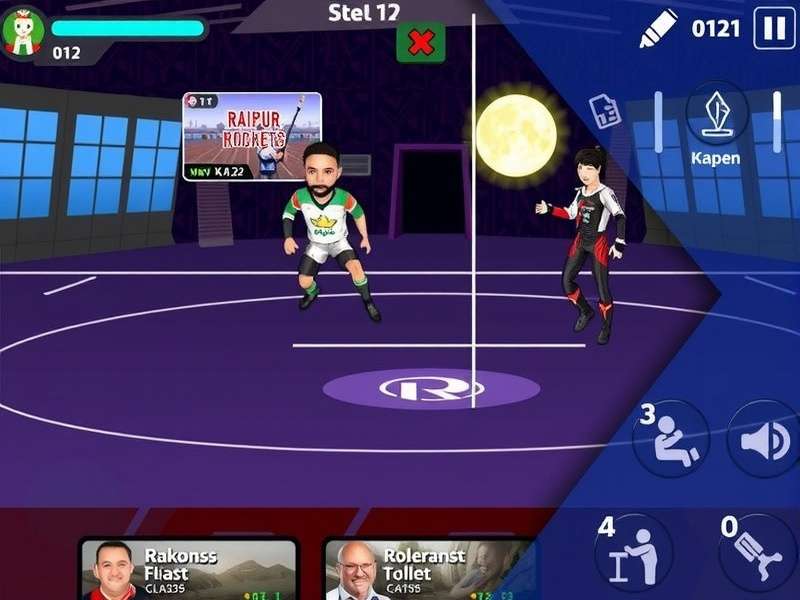Viewport: 800px width, 600px height.
Task: Use the standing-at-table action button
Action: [634, 551]
